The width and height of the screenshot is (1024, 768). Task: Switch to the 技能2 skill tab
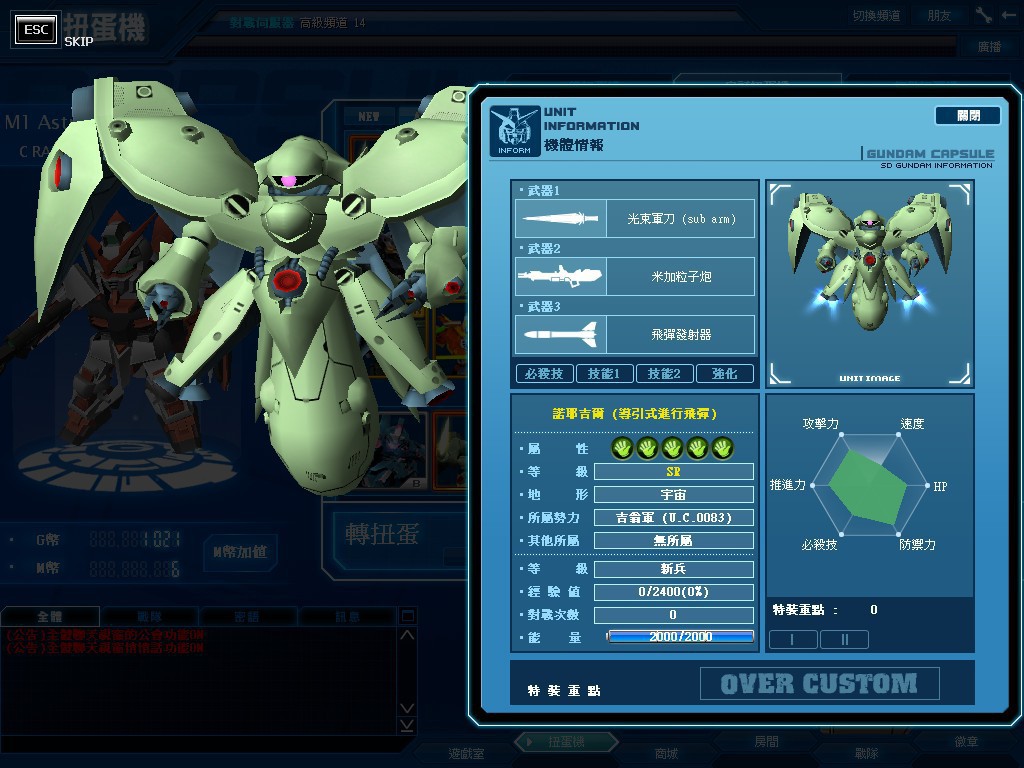[664, 374]
